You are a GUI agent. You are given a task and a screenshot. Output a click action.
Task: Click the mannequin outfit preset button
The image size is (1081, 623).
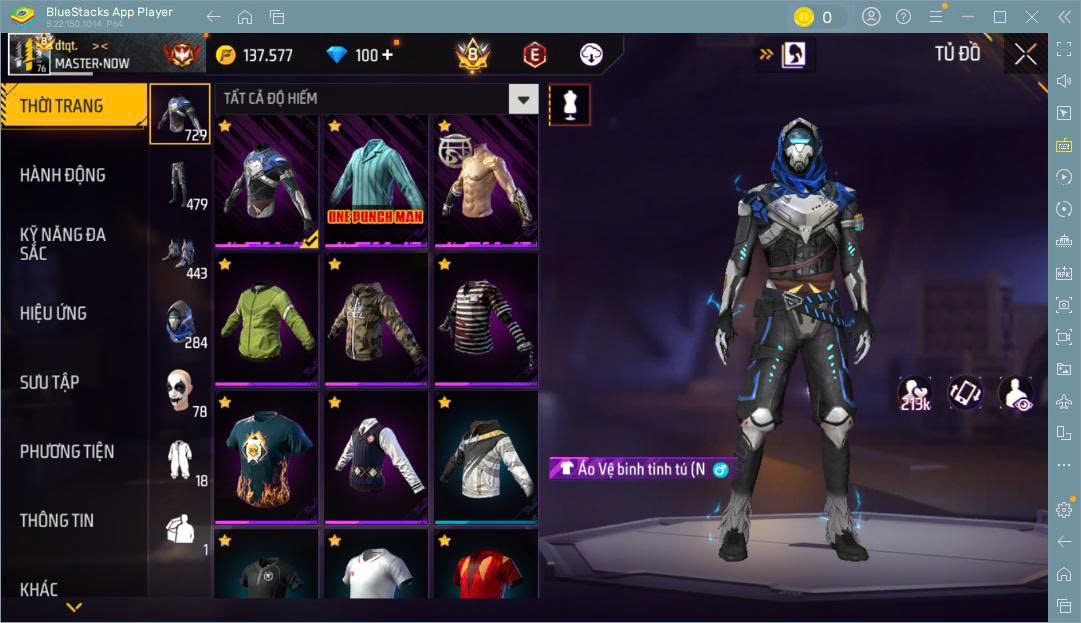(x=569, y=104)
